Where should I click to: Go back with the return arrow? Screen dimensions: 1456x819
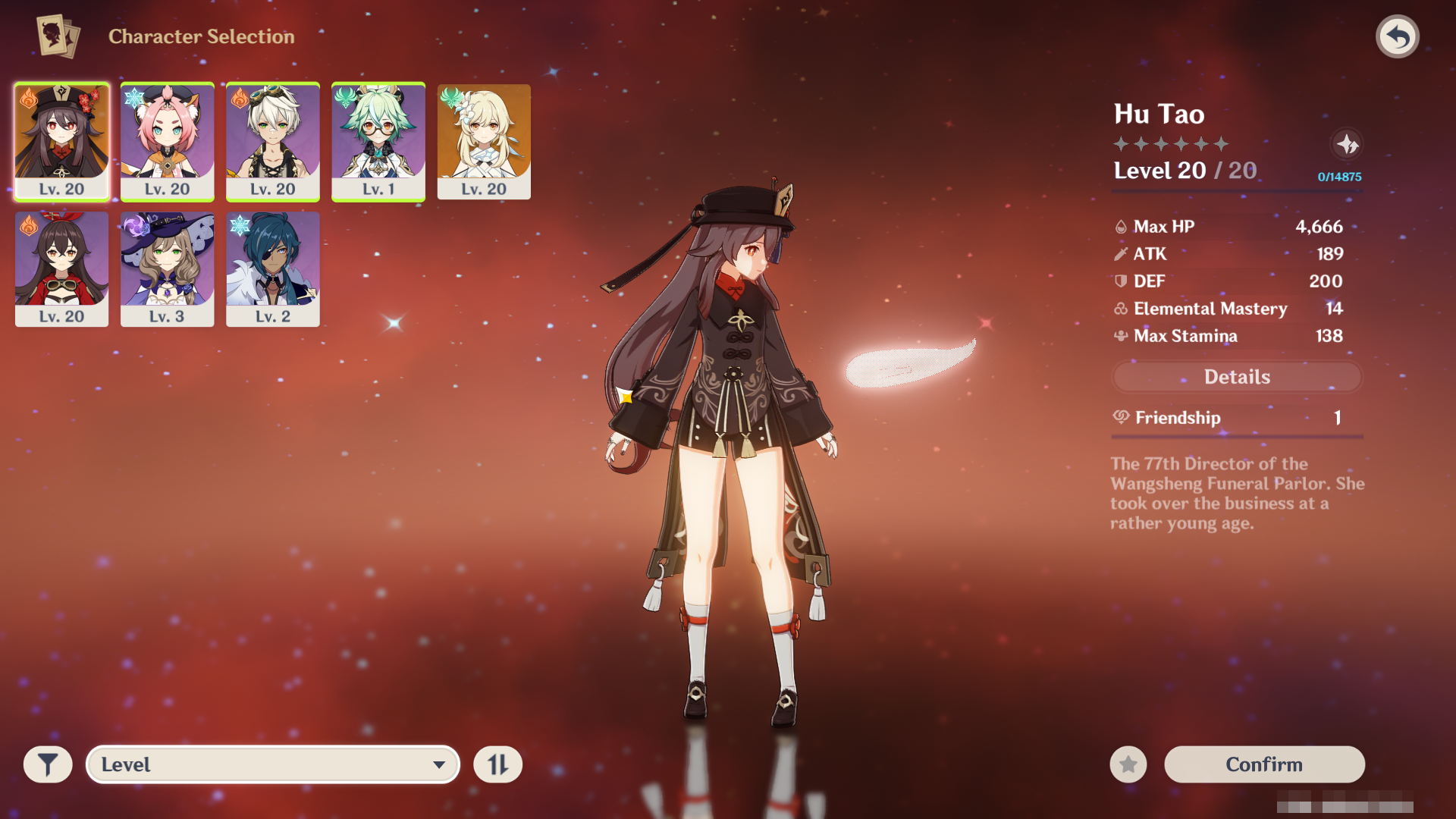tap(1397, 36)
